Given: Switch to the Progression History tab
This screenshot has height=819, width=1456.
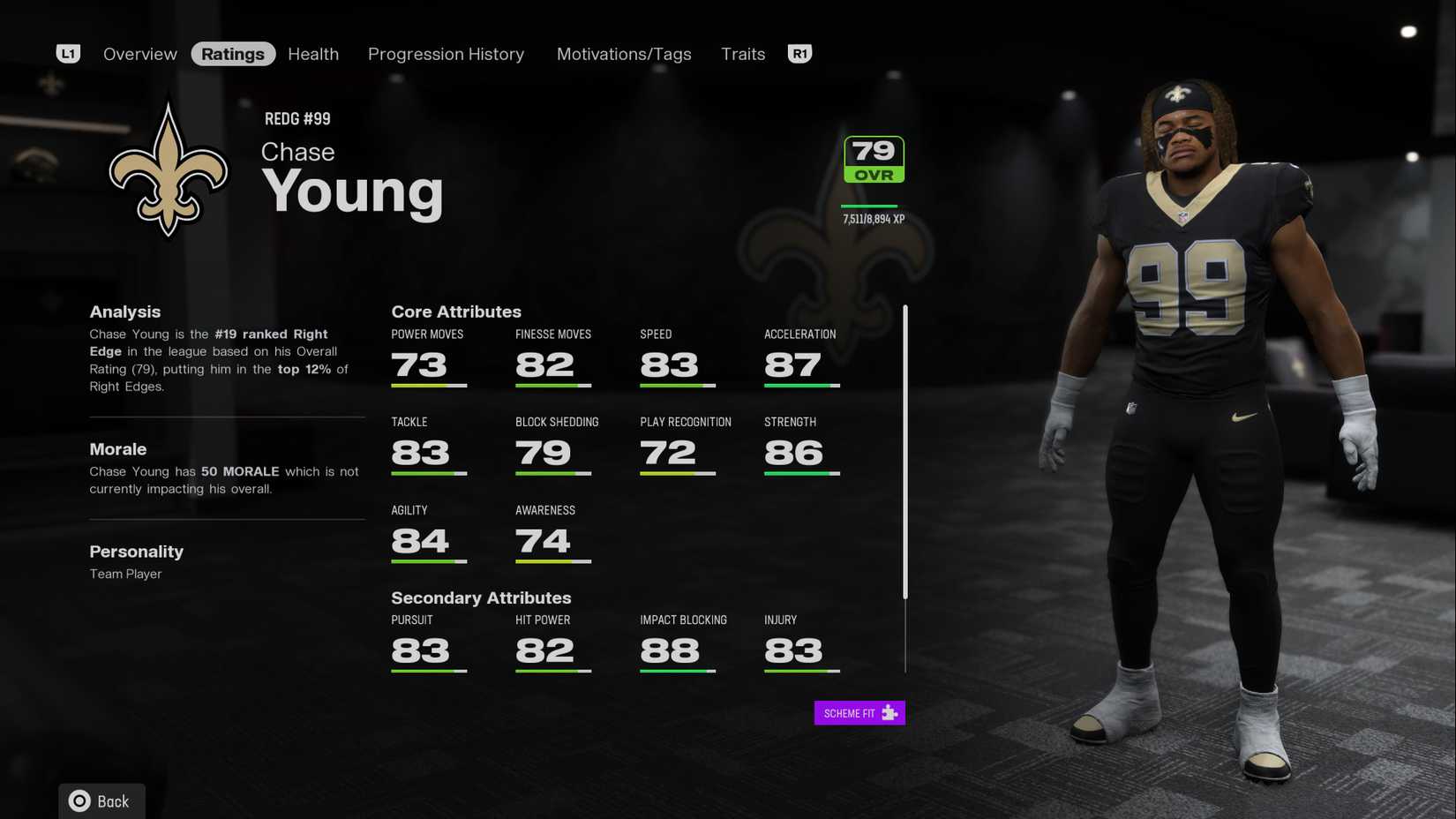Looking at the screenshot, I should (446, 53).
